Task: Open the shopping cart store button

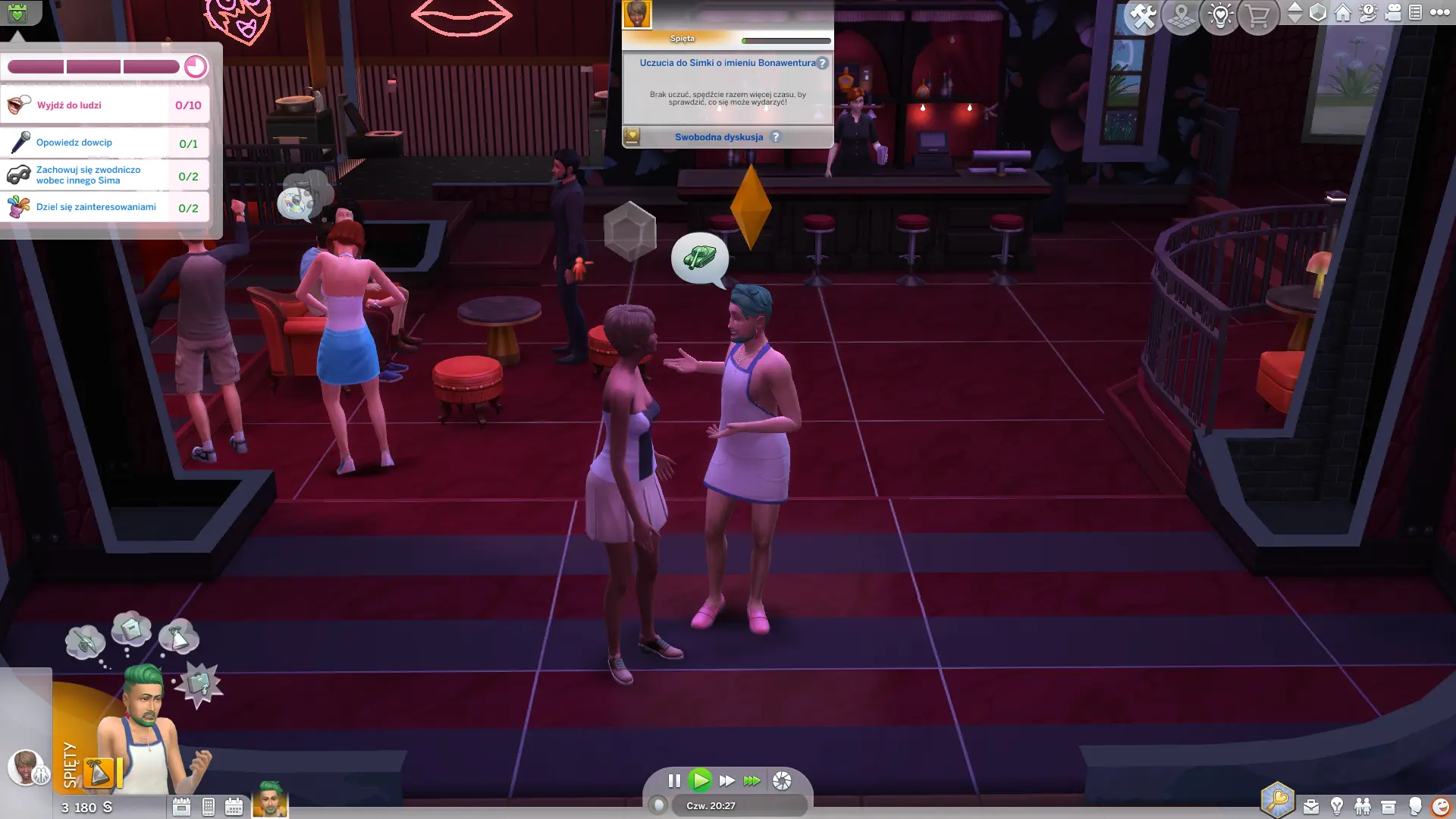Action: click(1257, 16)
